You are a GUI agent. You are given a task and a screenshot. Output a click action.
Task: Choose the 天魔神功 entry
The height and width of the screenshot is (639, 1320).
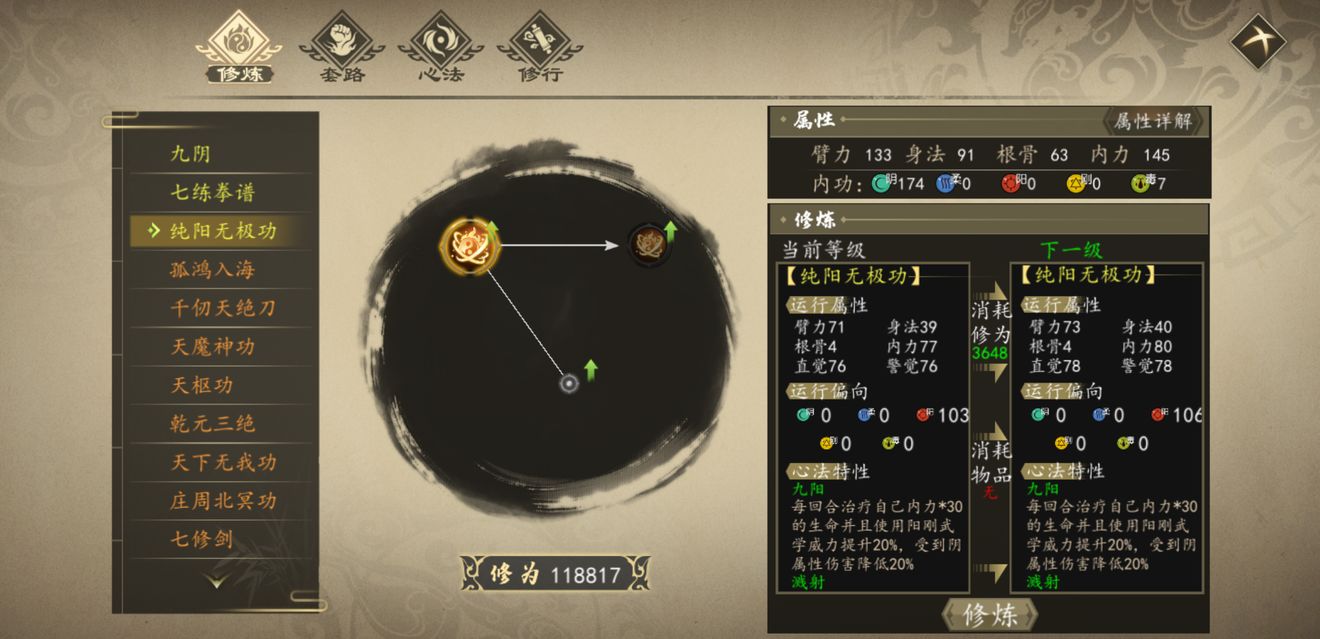point(212,346)
